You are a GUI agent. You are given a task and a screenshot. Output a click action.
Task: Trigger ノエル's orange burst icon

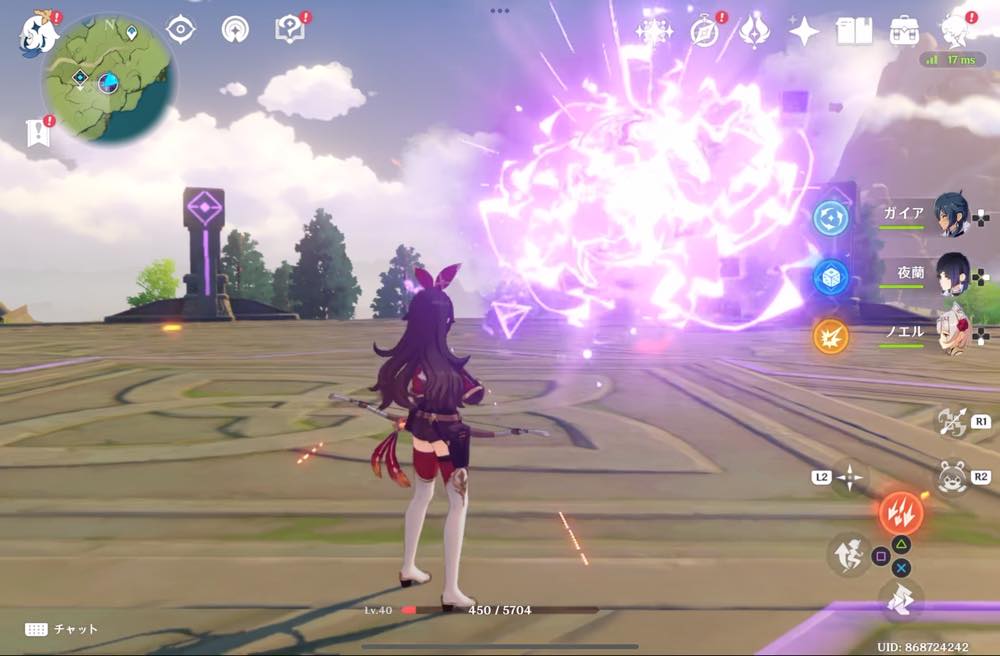pos(830,336)
